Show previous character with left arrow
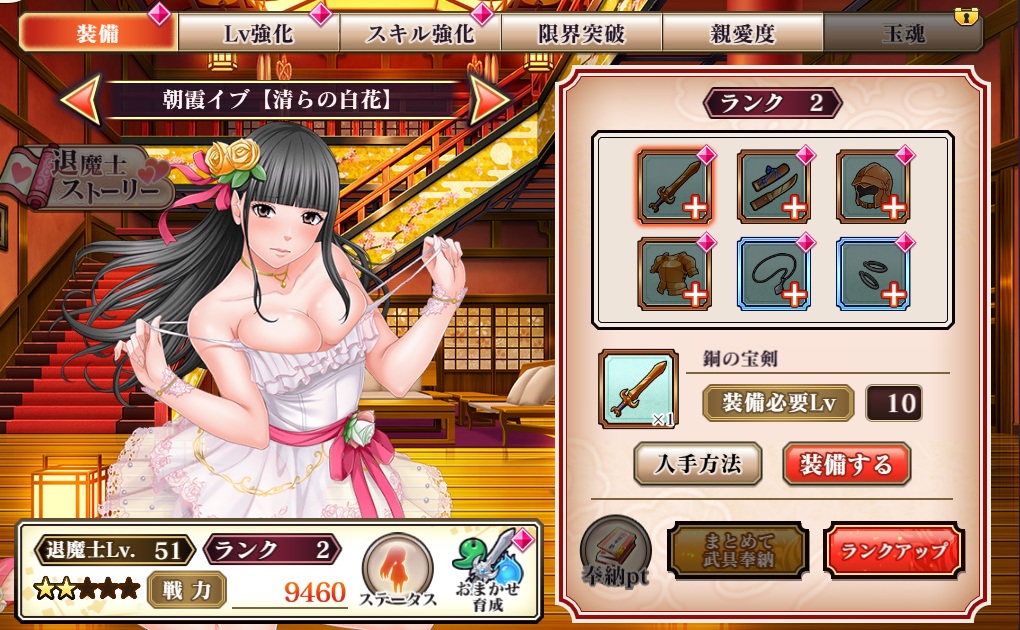This screenshot has width=1020, height=630. pyautogui.click(x=79, y=101)
